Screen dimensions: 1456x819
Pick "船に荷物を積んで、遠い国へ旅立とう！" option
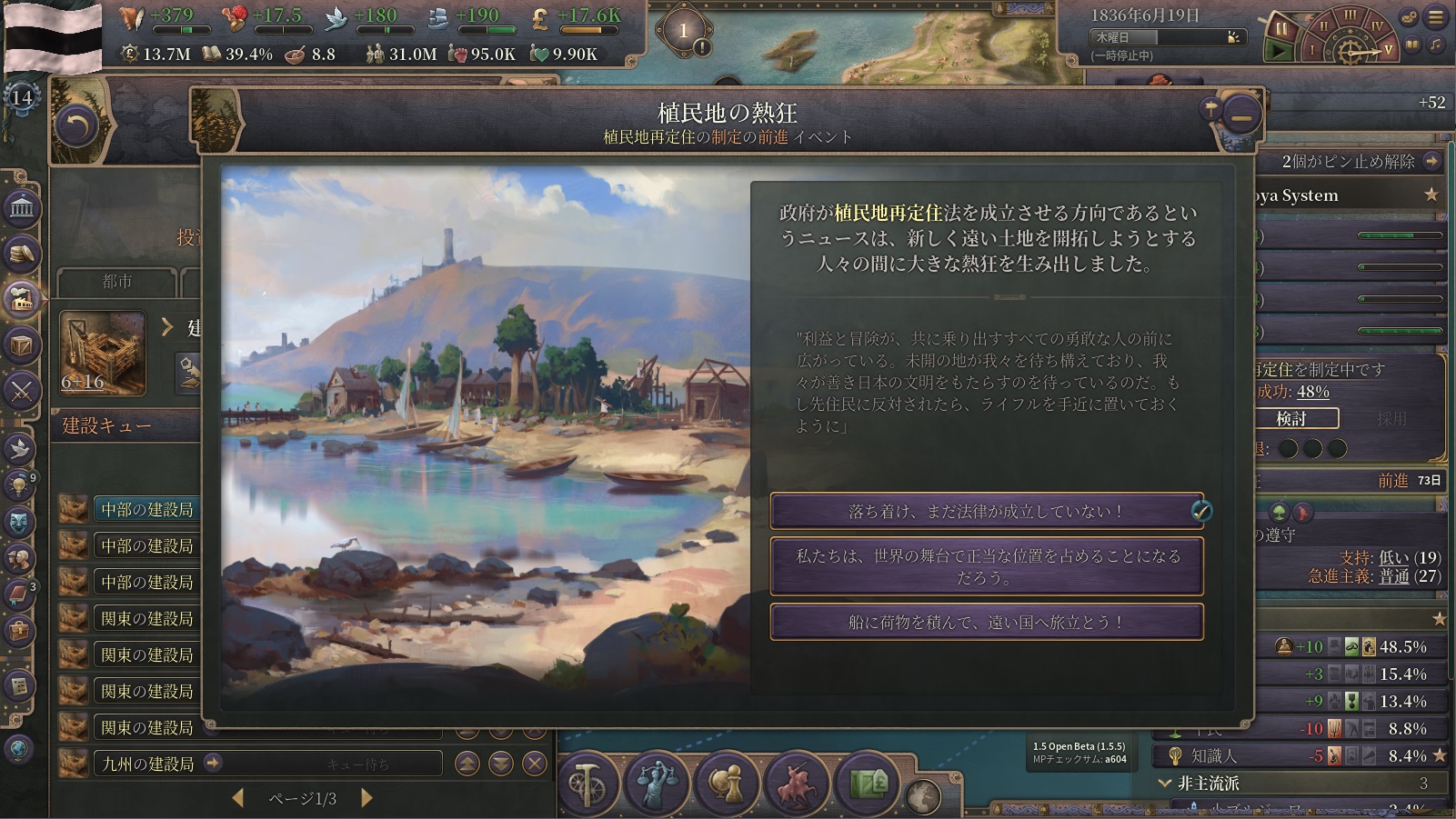(986, 623)
